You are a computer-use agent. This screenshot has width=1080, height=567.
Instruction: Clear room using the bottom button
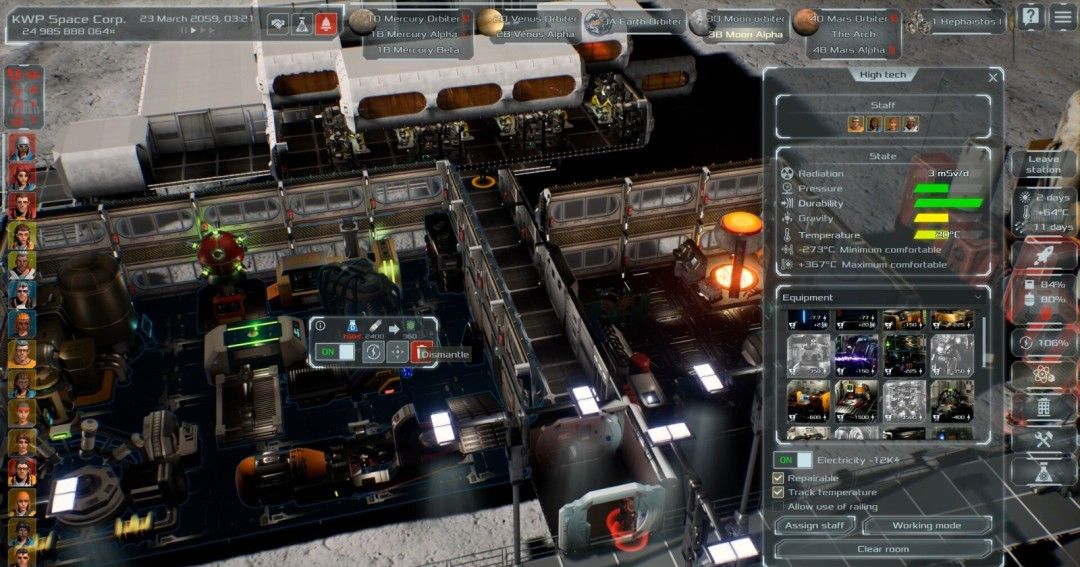pyautogui.click(x=883, y=549)
